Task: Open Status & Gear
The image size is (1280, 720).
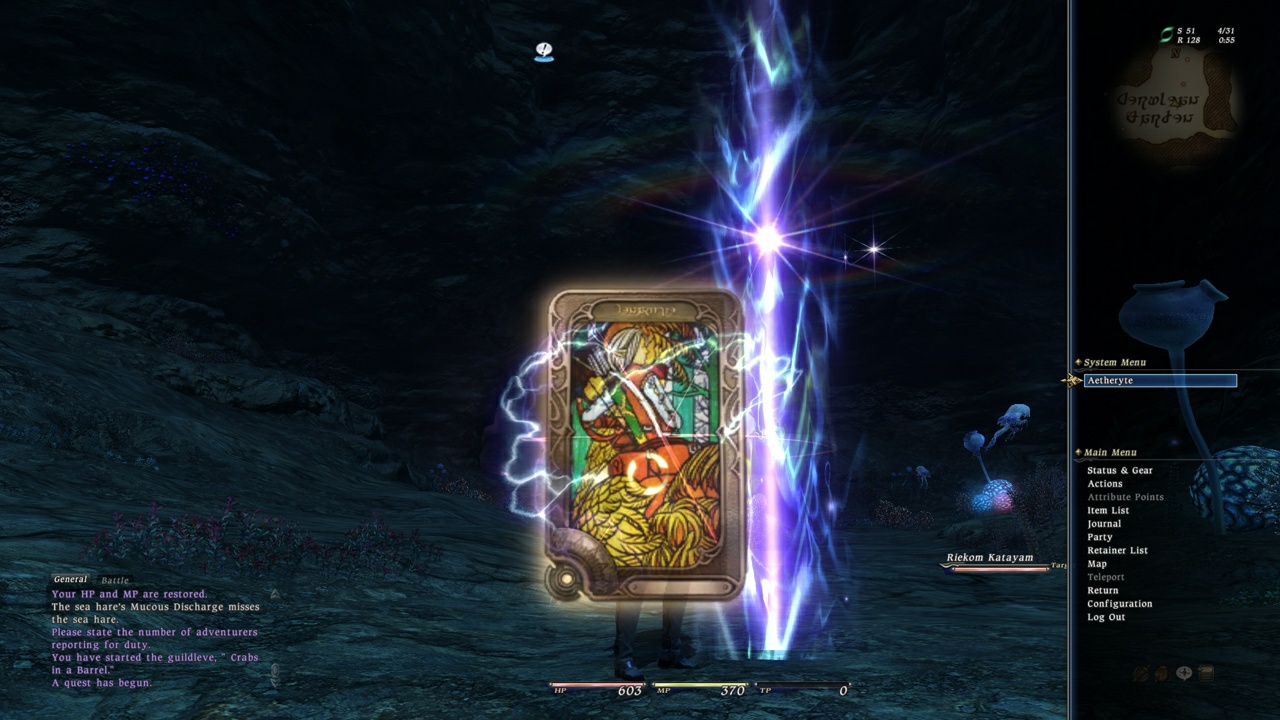Action: click(x=1119, y=470)
